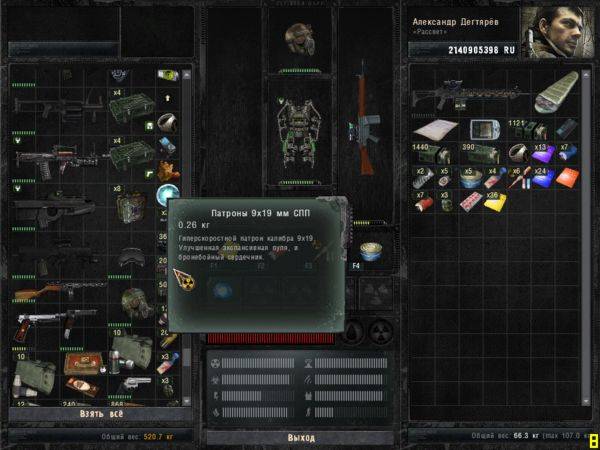600x450 pixels.
Task: Exit via the "Выход" button
Action: coord(300,437)
